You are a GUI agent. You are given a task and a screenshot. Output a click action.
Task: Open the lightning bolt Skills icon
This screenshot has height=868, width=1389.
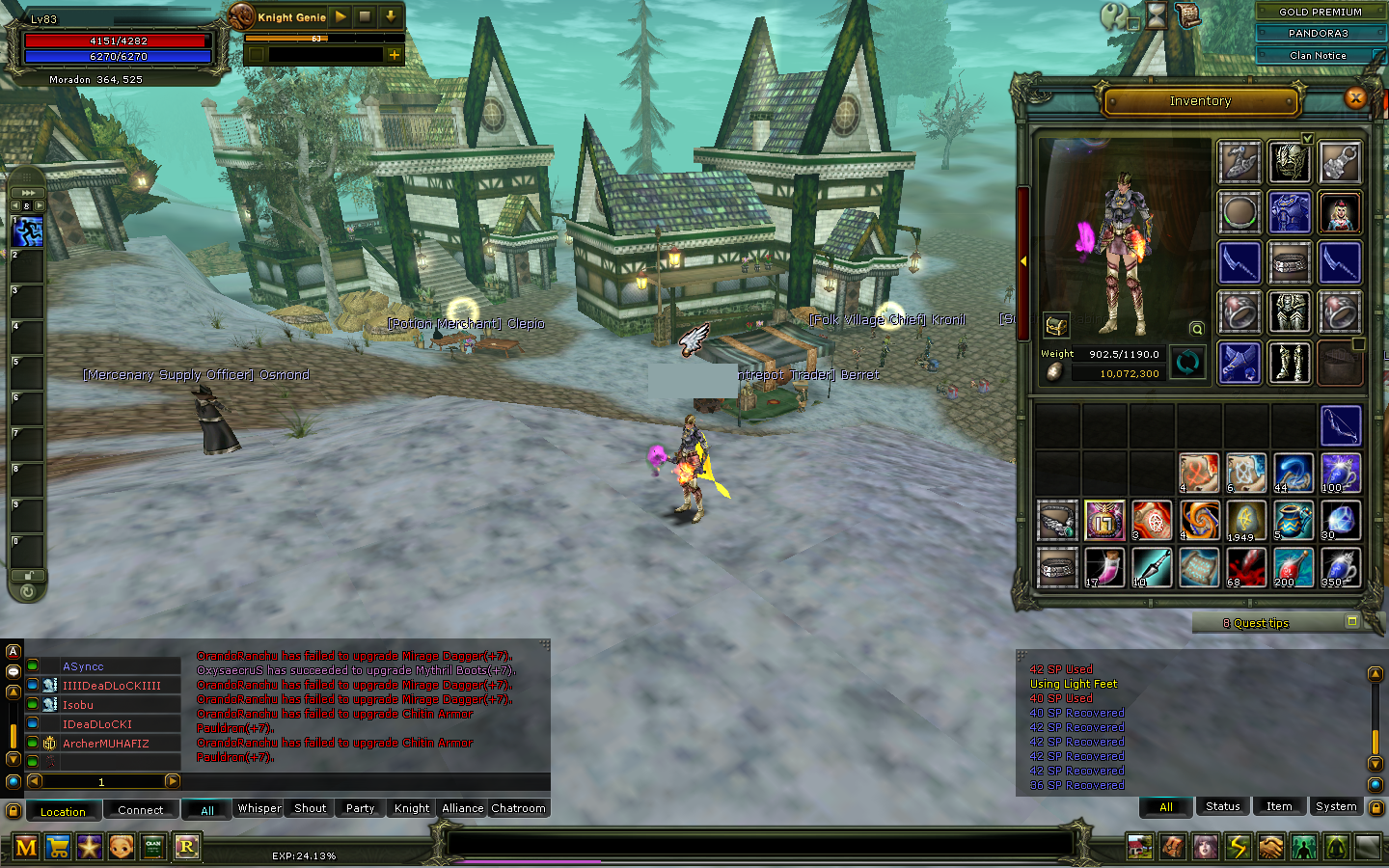click(1239, 847)
